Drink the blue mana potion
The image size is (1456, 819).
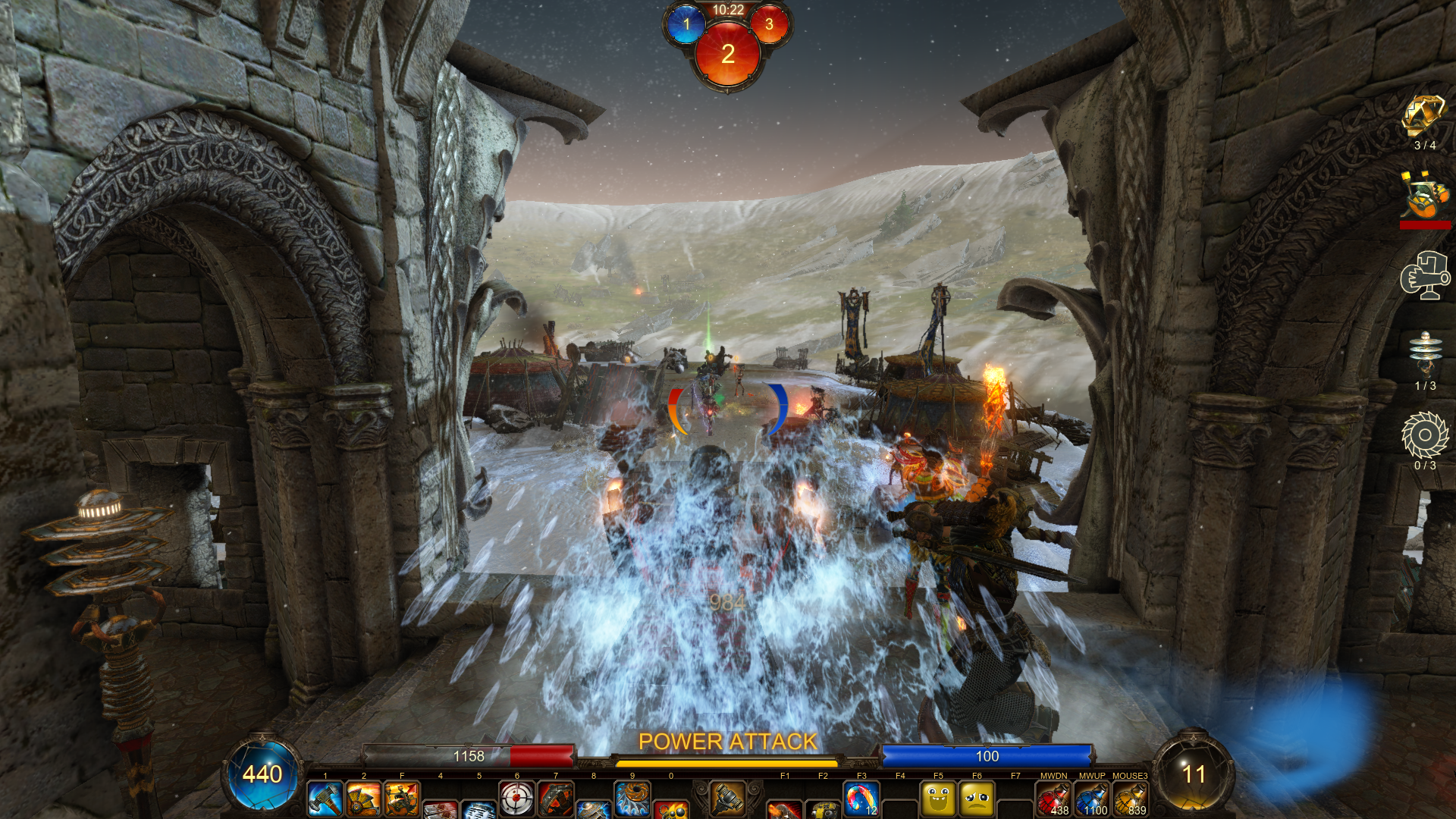[x=1092, y=799]
